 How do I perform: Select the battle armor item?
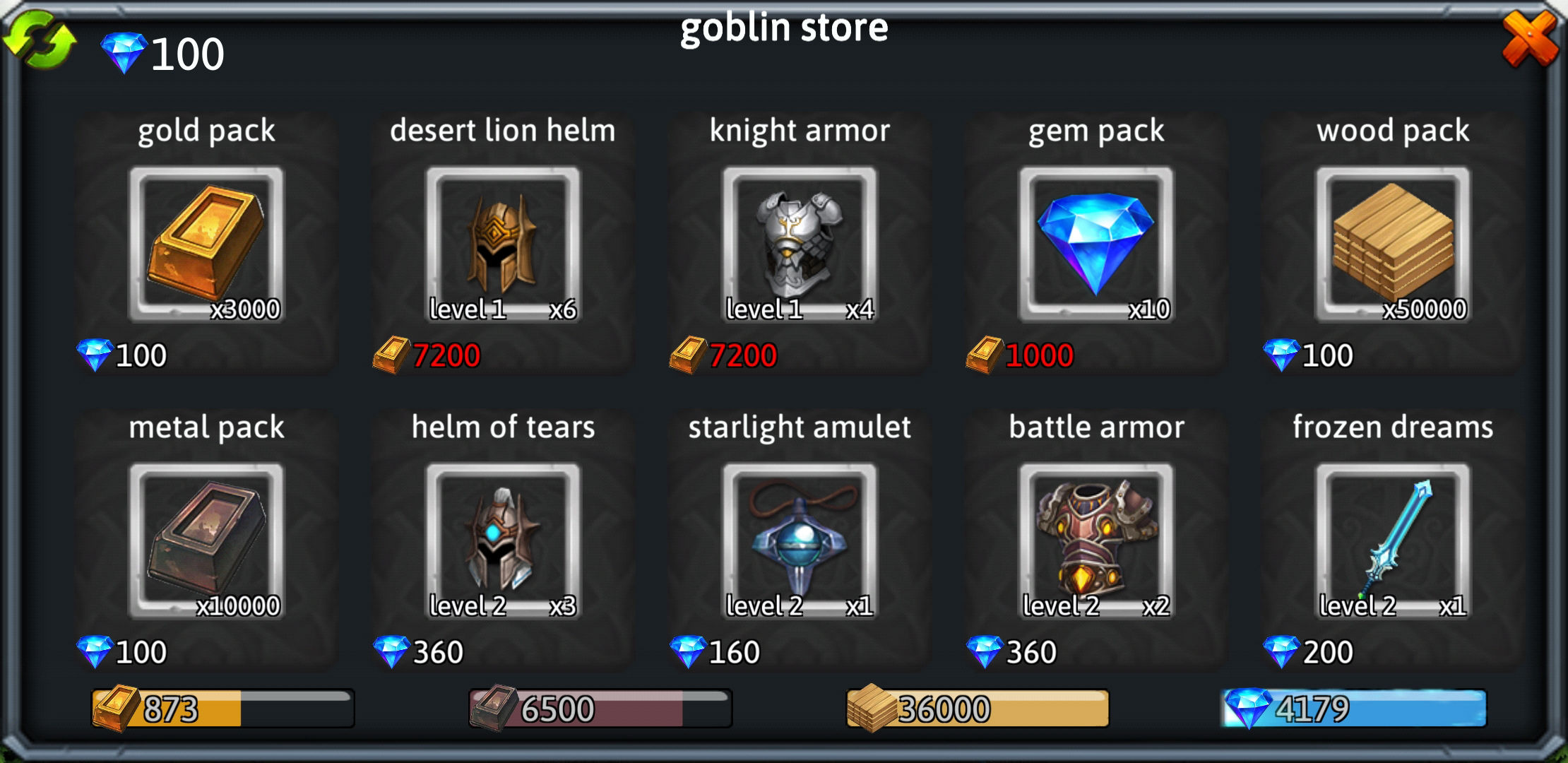(1096, 542)
